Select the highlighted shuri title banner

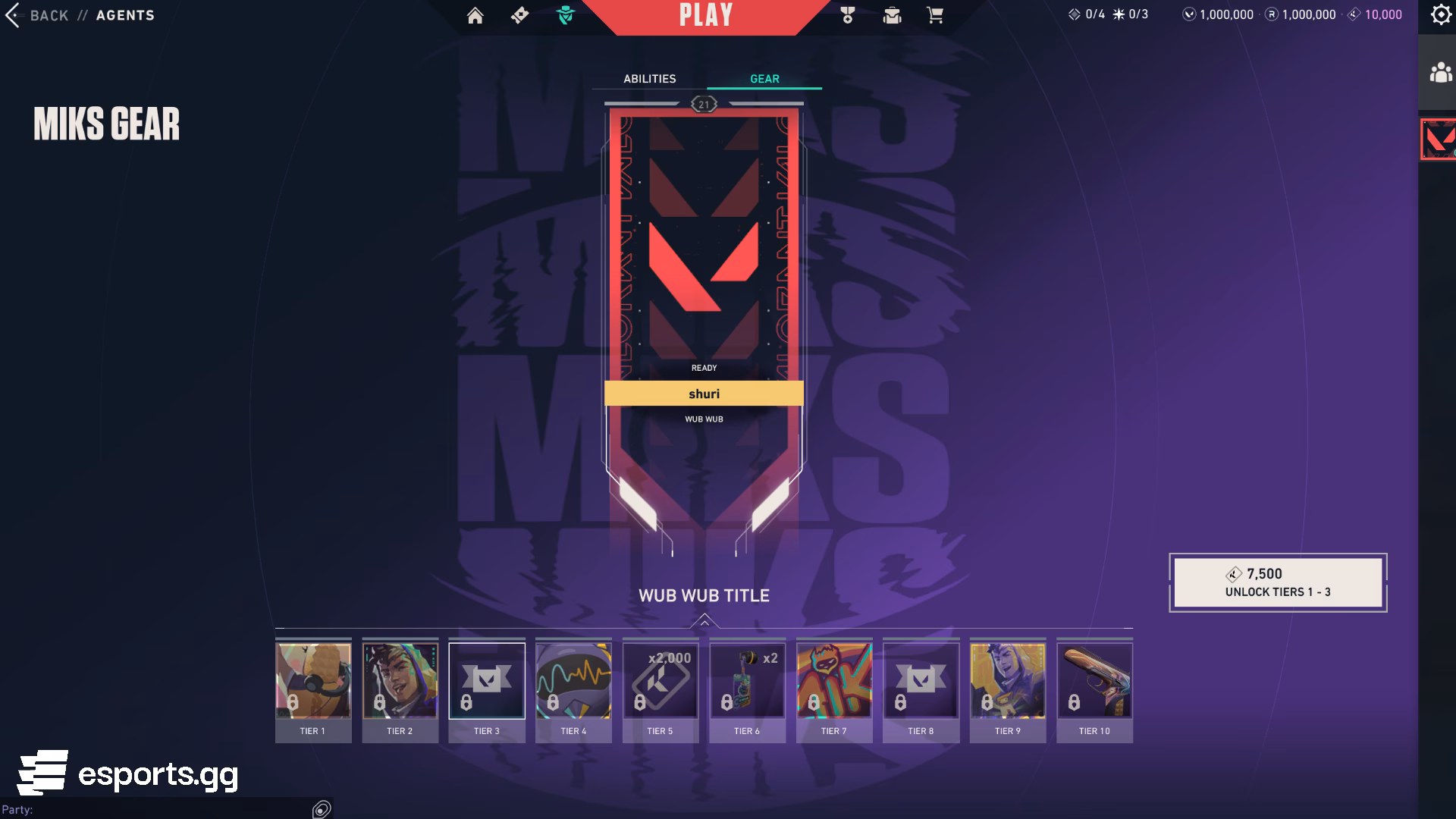click(x=704, y=393)
